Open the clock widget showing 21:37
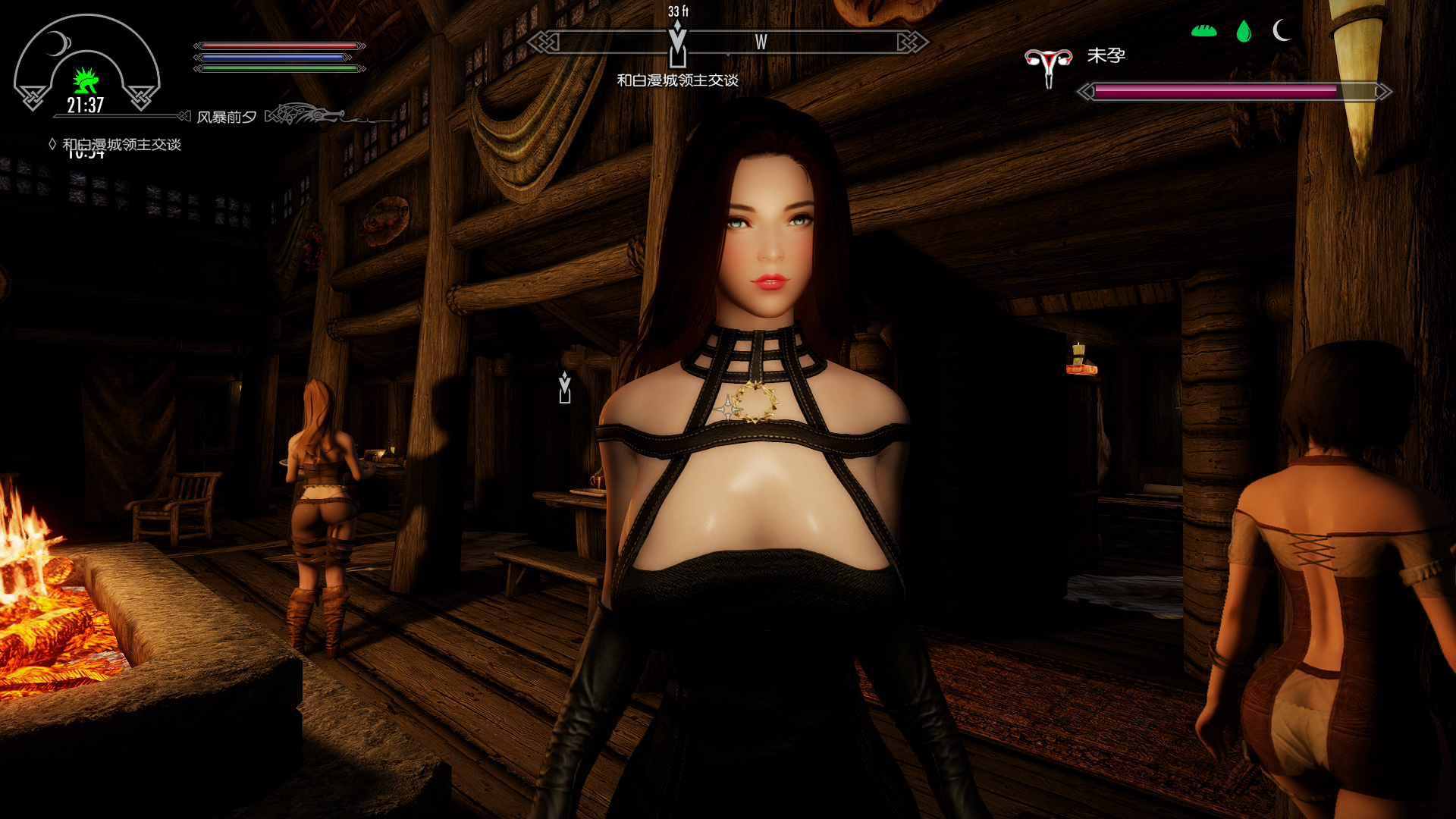Viewport: 1456px width, 819px height. [86, 105]
